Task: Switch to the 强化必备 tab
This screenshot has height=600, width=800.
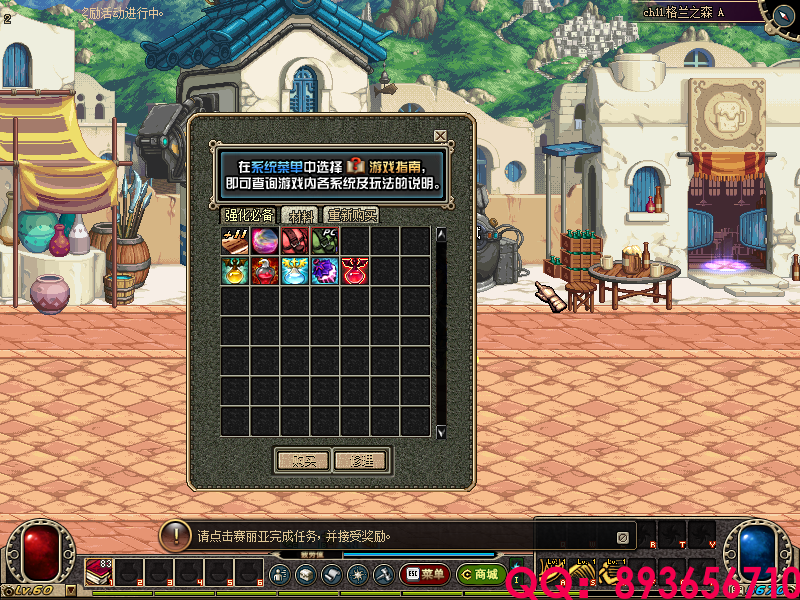Action: [249, 215]
